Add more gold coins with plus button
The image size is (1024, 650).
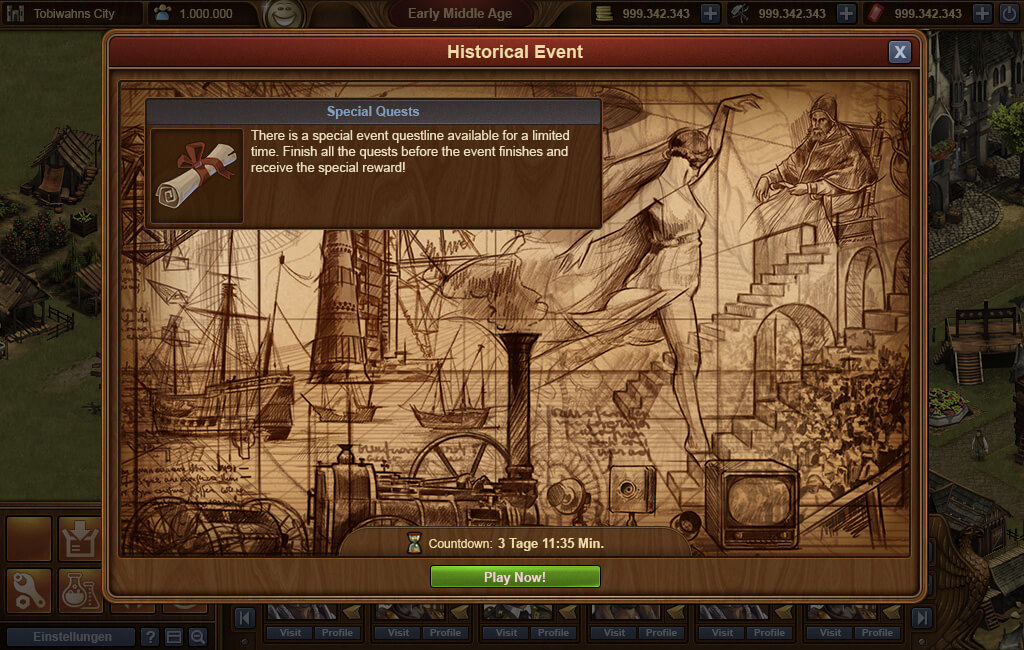coord(710,14)
